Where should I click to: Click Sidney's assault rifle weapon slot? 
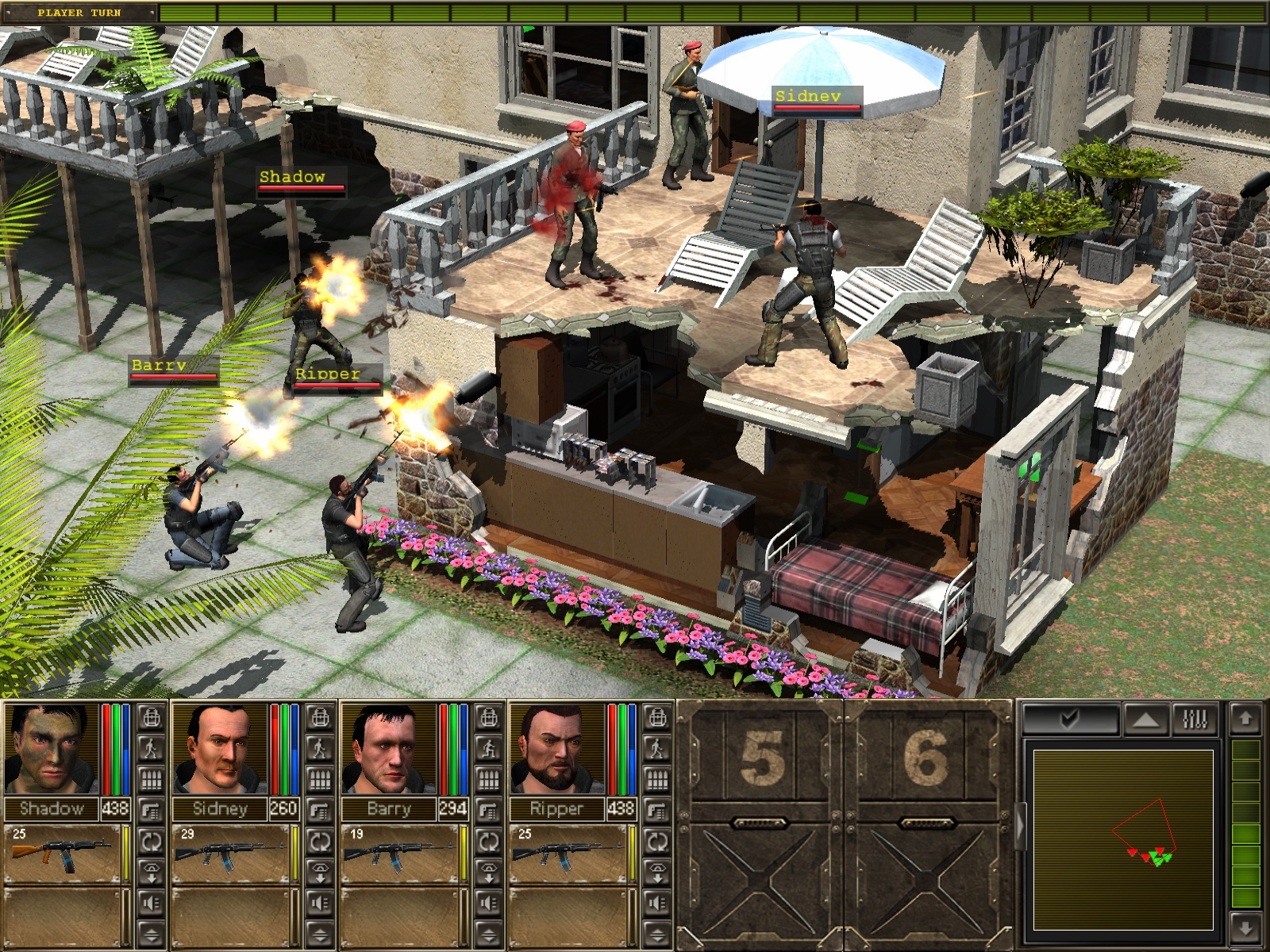click(230, 854)
